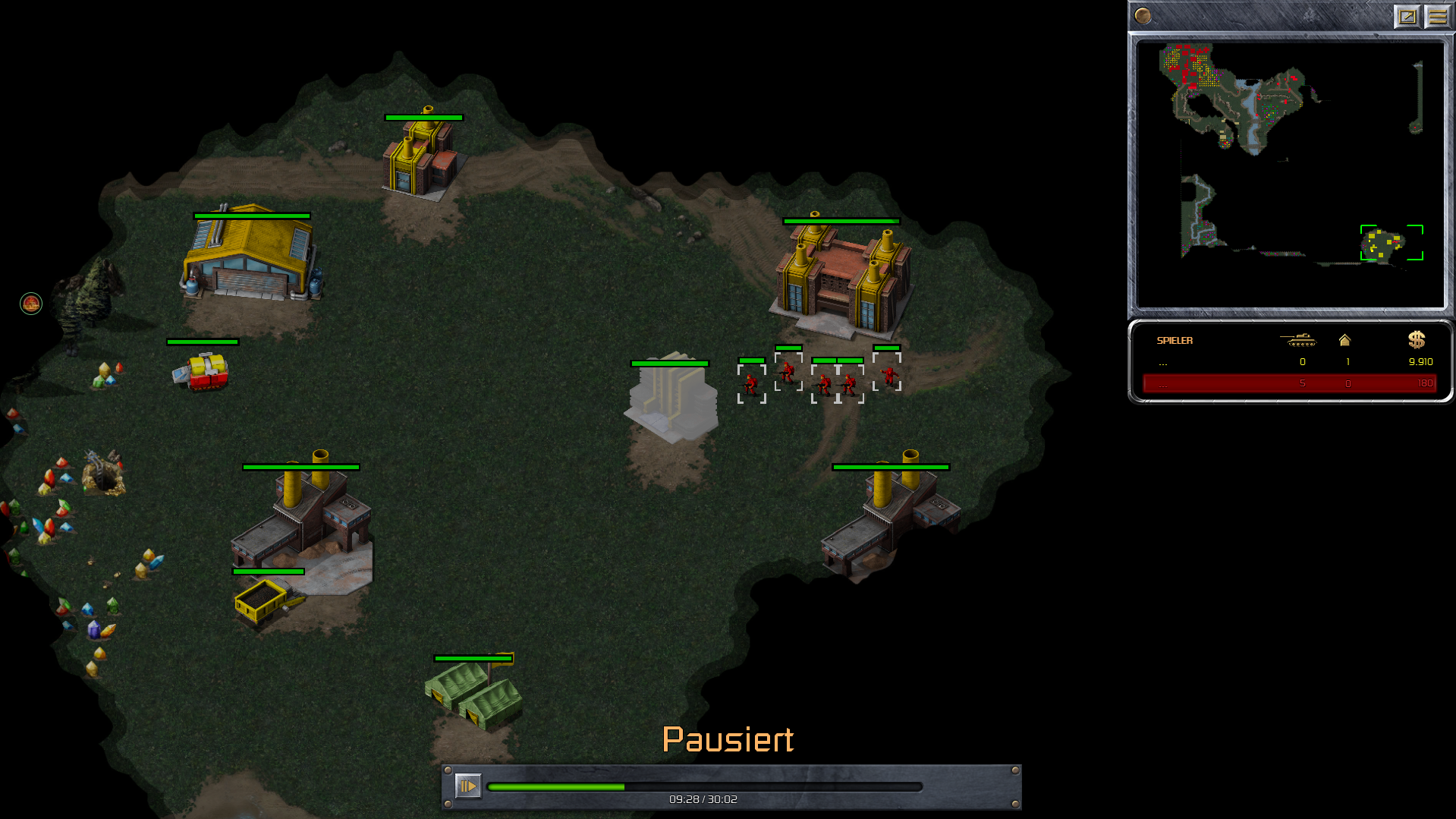
Task: Click the minimap to move the view
Action: pos(1290,175)
